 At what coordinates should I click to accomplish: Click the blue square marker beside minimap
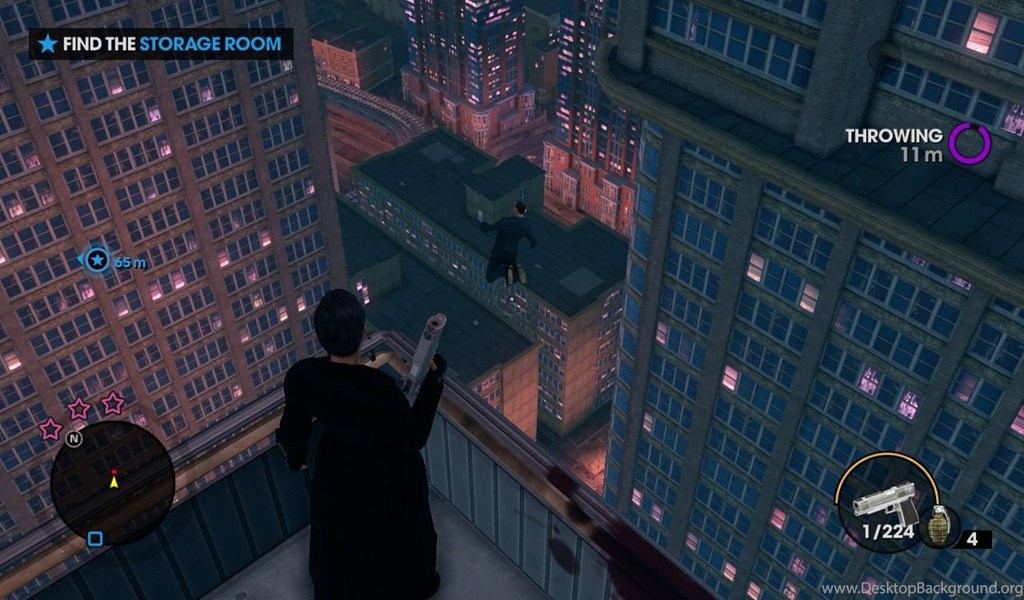[95, 539]
